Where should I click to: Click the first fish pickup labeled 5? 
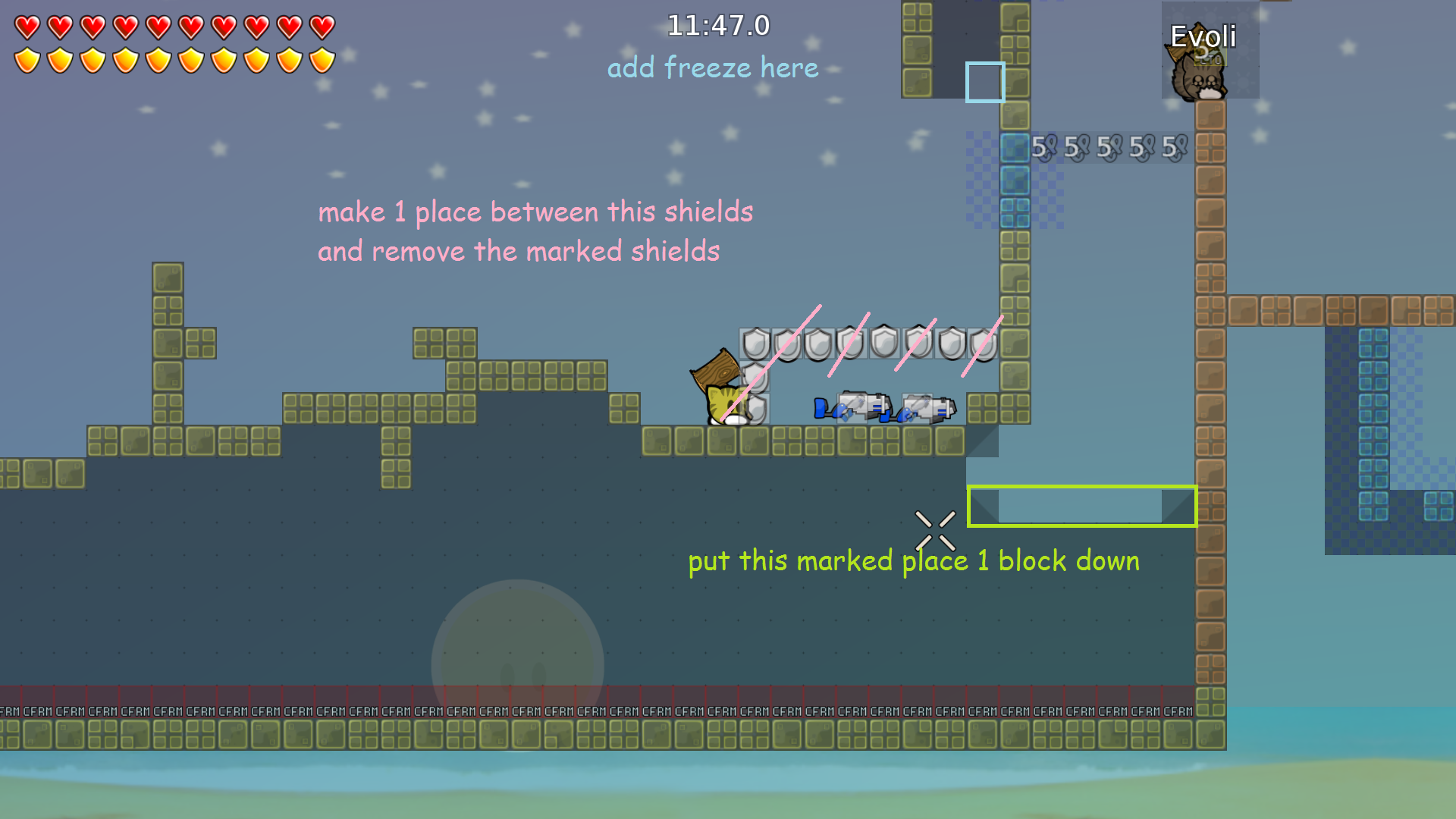point(1043,146)
